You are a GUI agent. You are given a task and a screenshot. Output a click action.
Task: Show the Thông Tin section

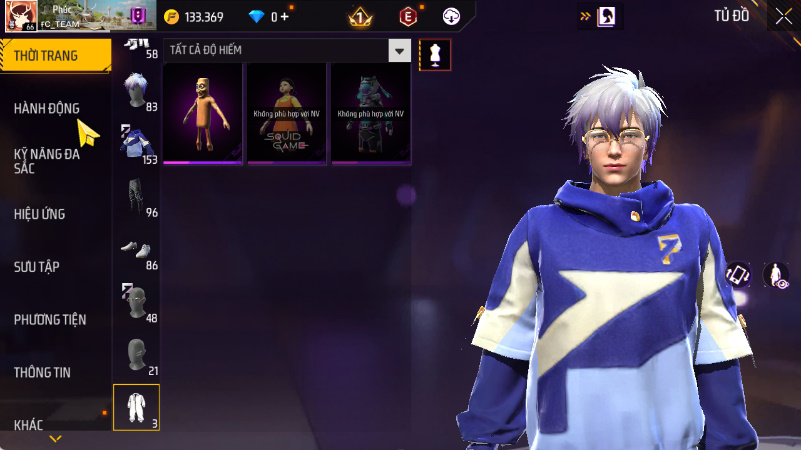pos(42,372)
